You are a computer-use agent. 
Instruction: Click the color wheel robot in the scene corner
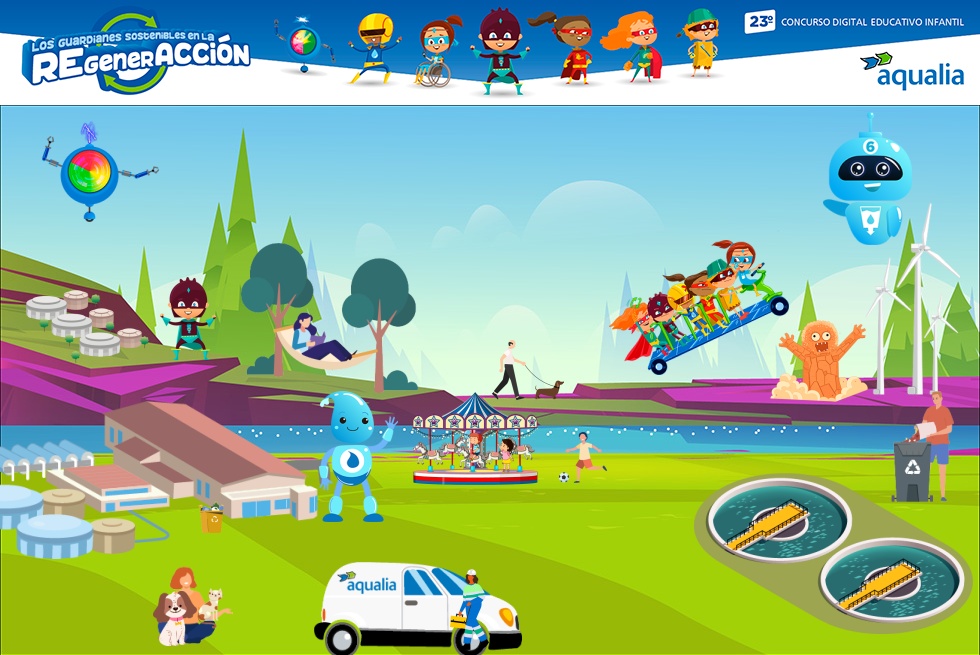pyautogui.click(x=90, y=172)
